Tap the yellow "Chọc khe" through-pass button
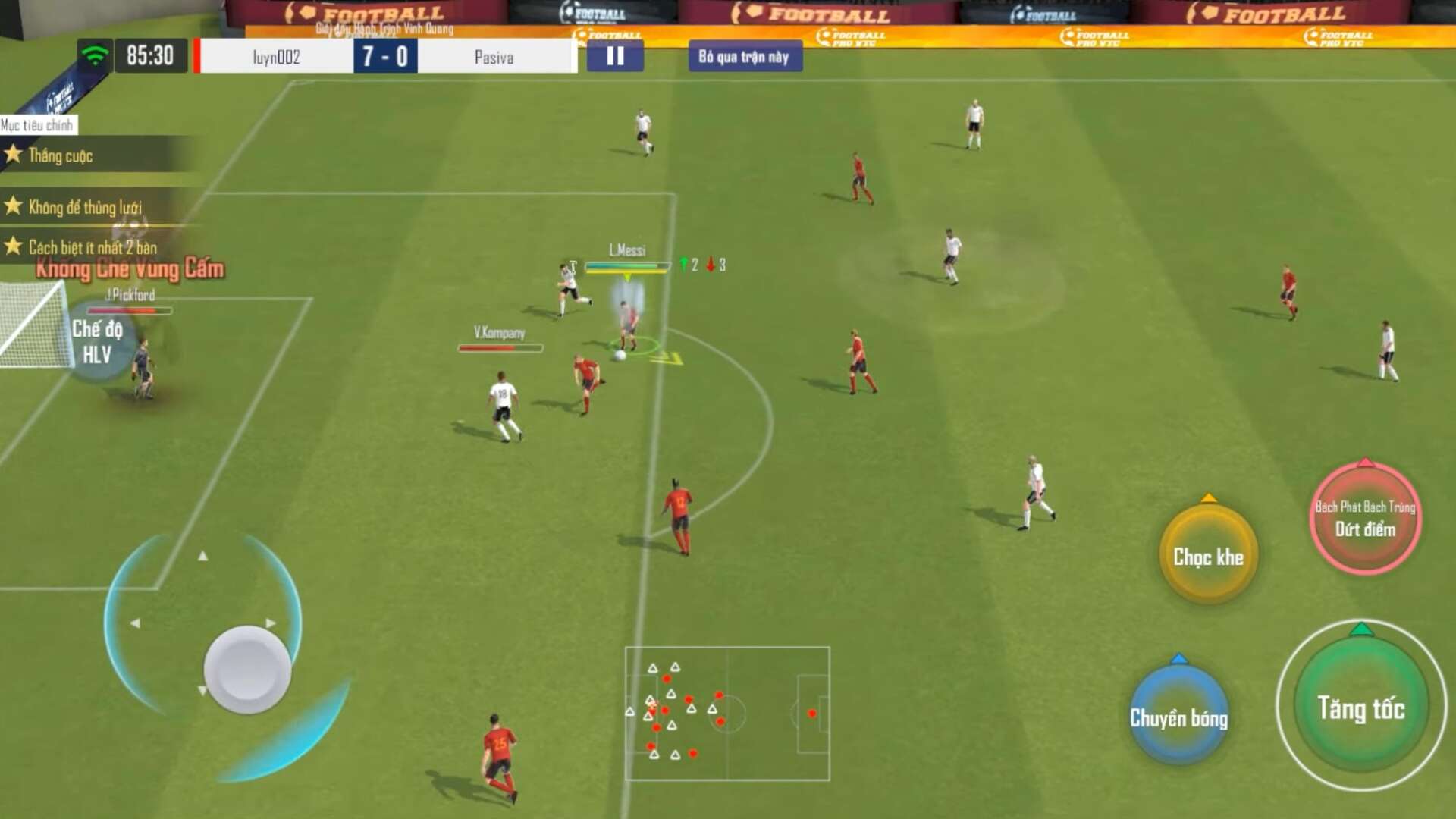The image size is (1456, 819). click(x=1208, y=556)
